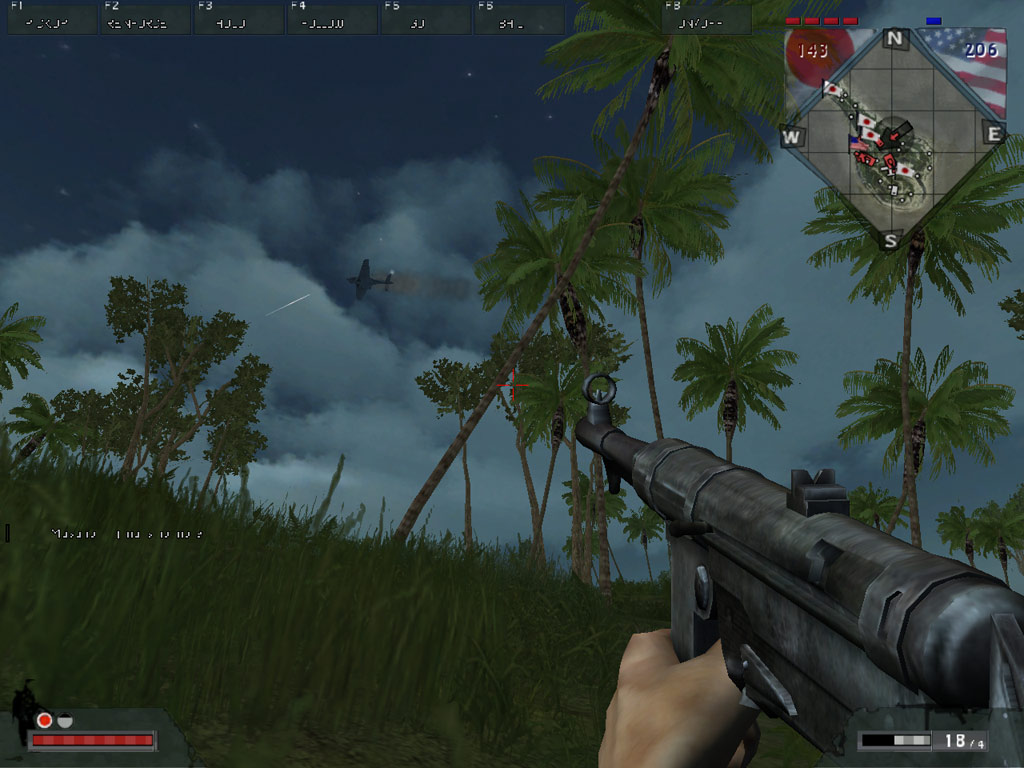Screen dimensions: 1024x768
Task: Click the island minimap
Action: [893, 140]
